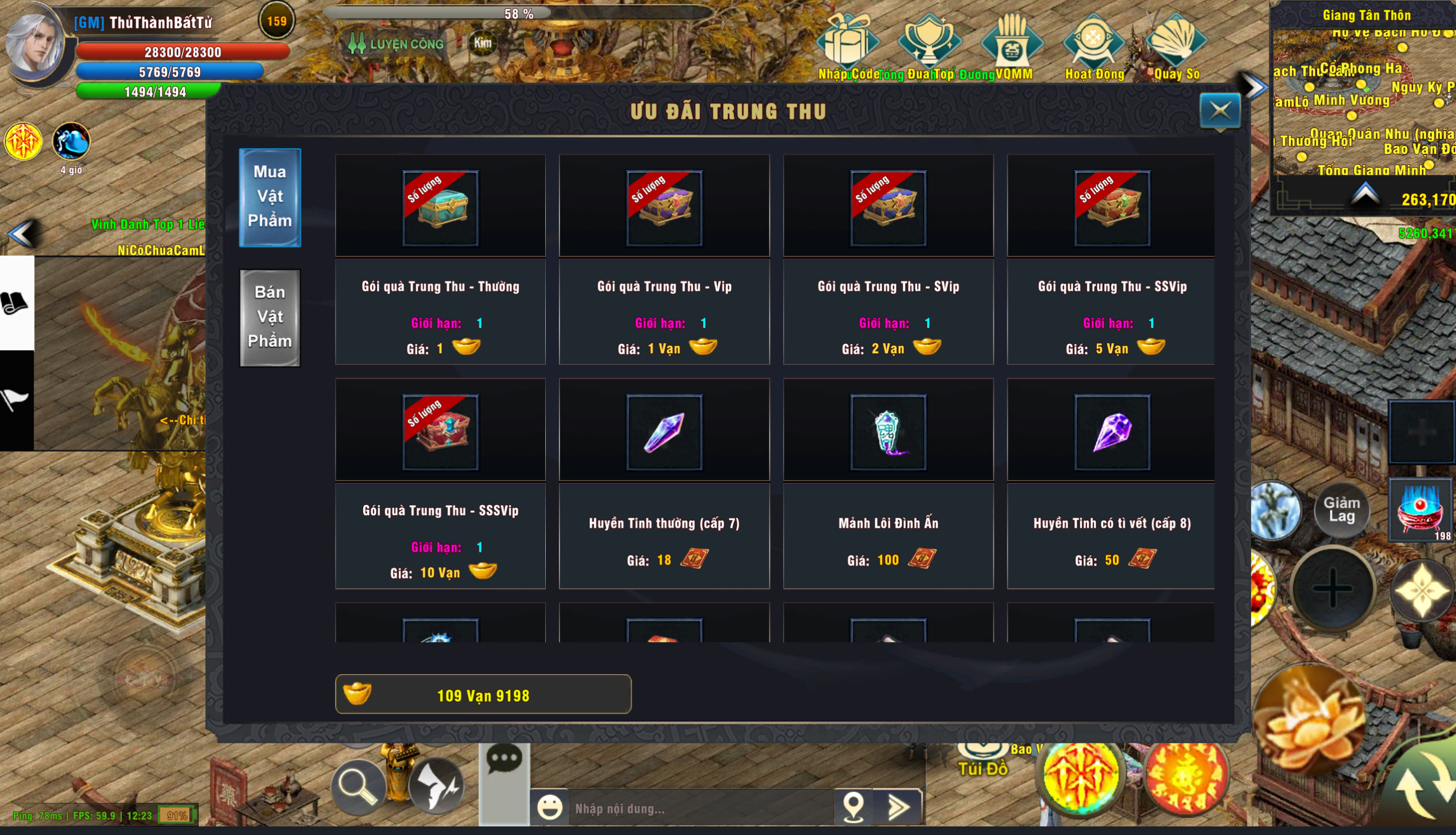Close the Ưu Đãi Trung Thu window
This screenshot has height=835, width=1456.
click(x=1220, y=110)
